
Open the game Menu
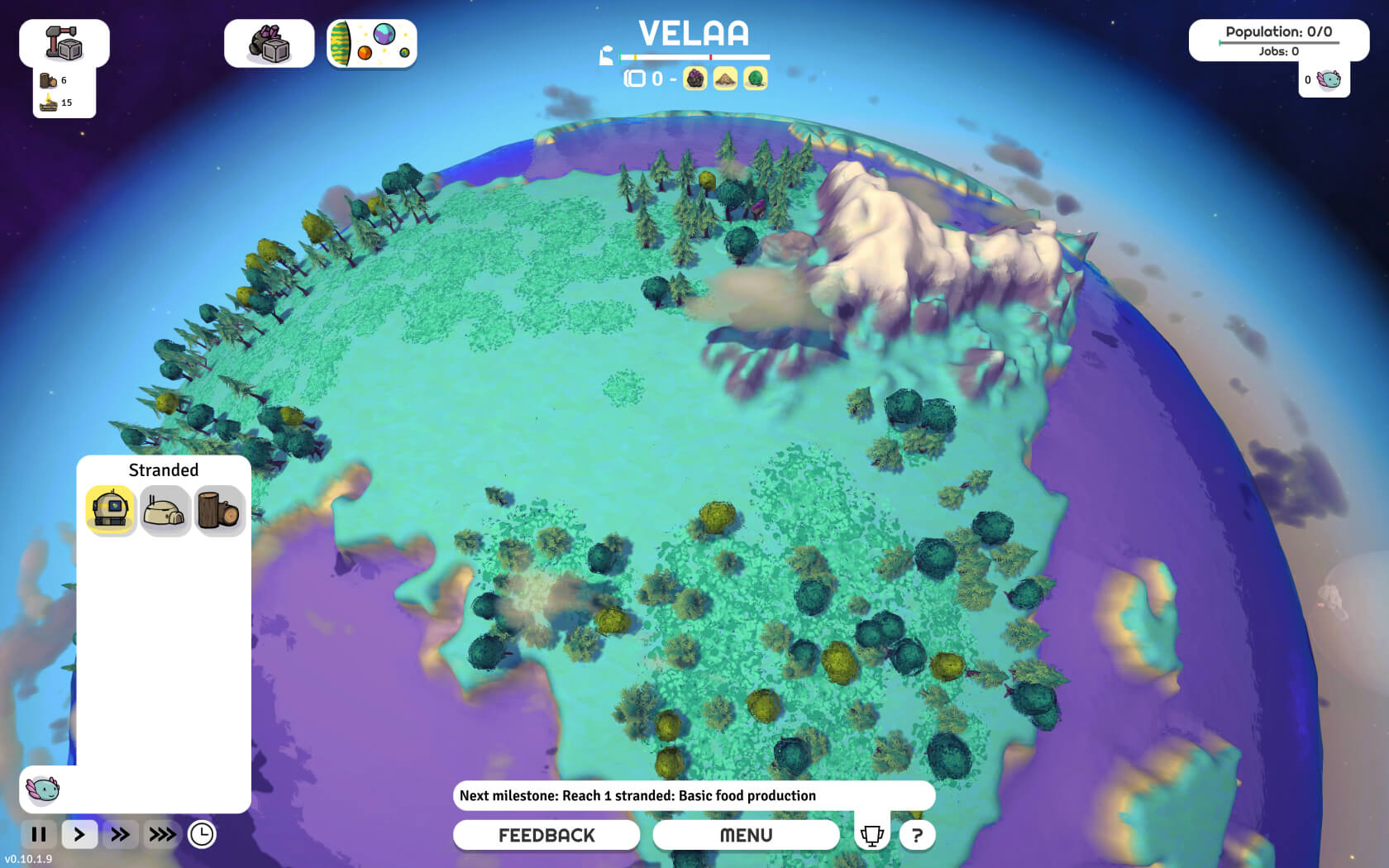[x=746, y=835]
